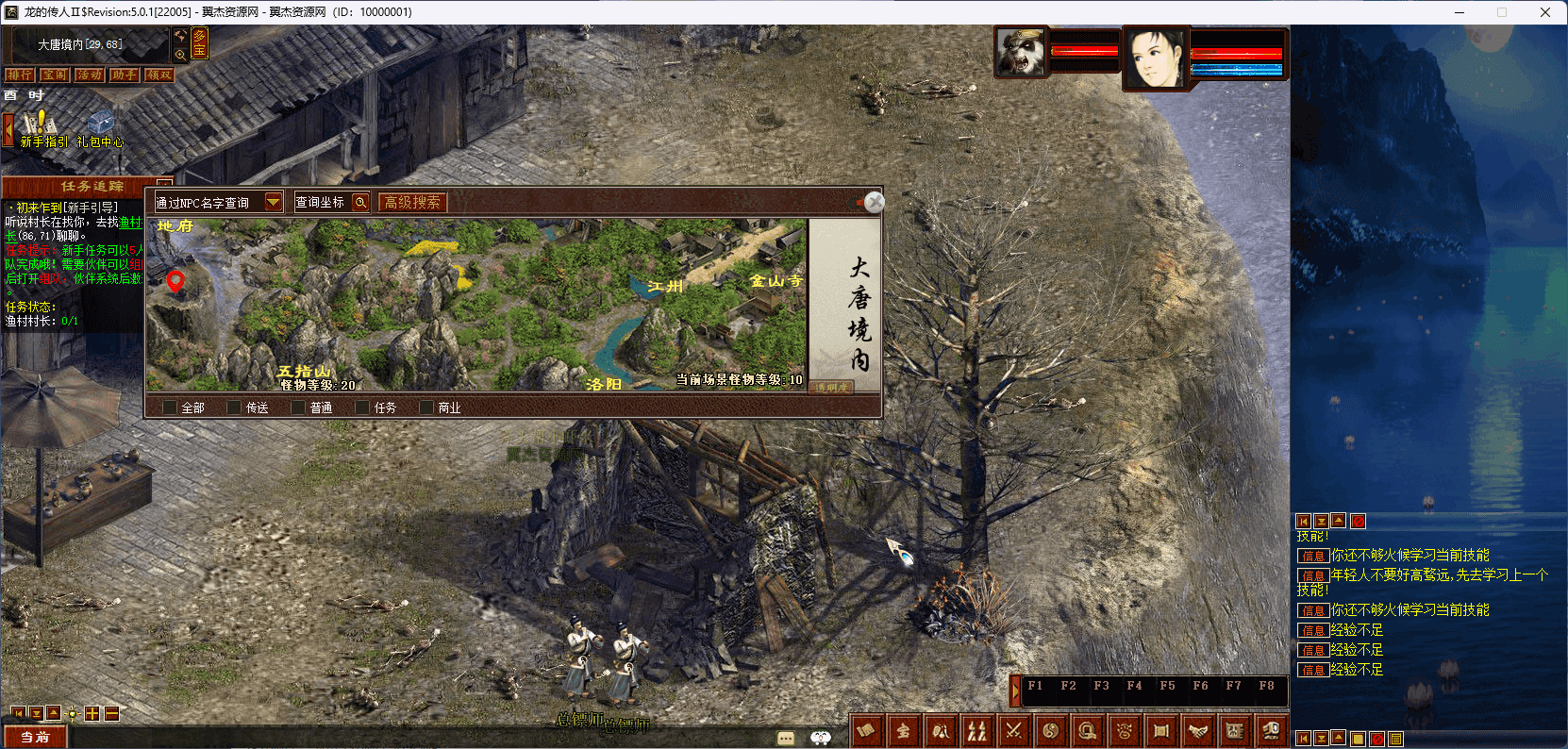The height and width of the screenshot is (749, 1568).
Task: Open the 排行 (Ranking) menu
Action: [19, 75]
